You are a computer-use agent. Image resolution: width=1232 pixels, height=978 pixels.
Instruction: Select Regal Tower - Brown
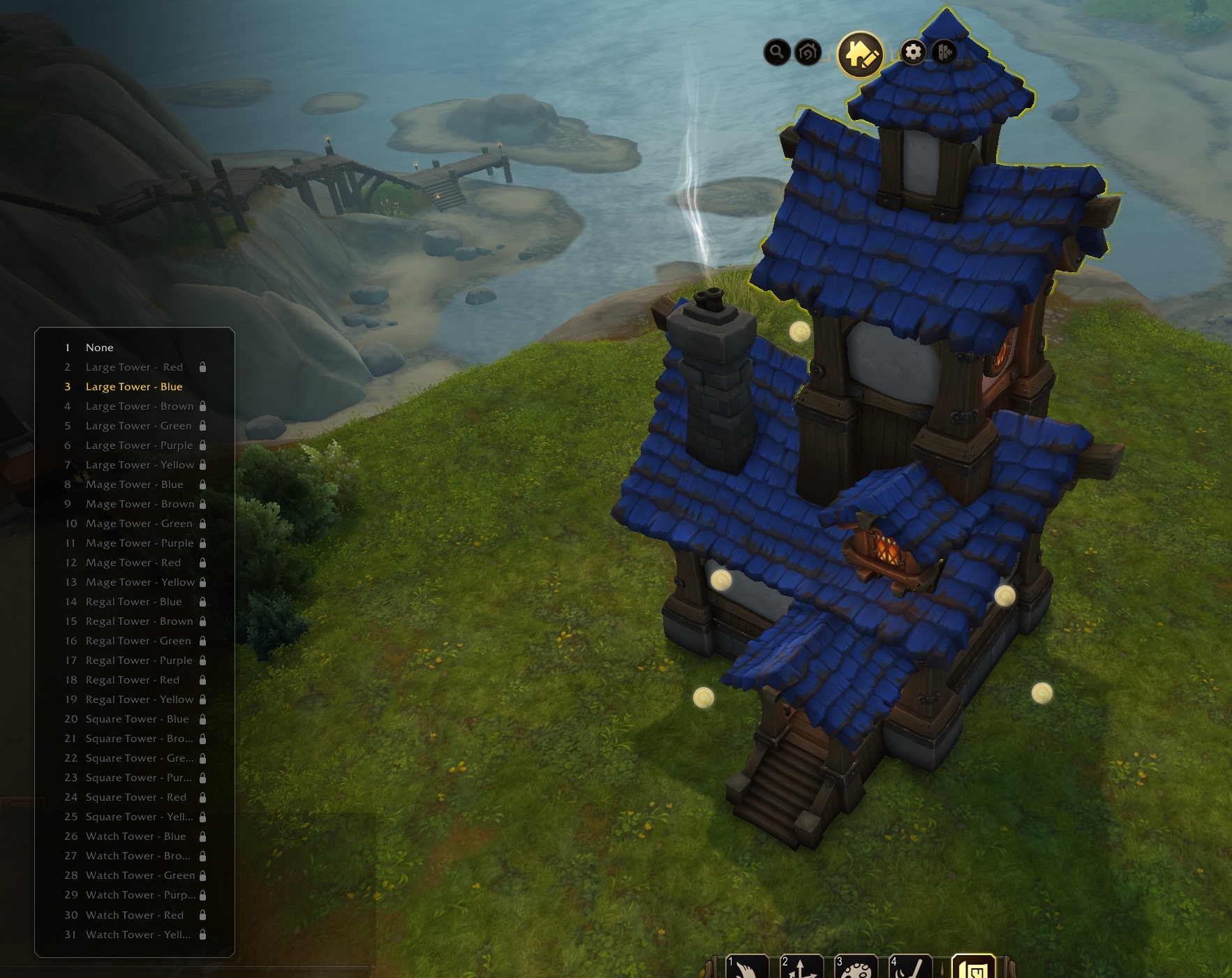click(139, 621)
